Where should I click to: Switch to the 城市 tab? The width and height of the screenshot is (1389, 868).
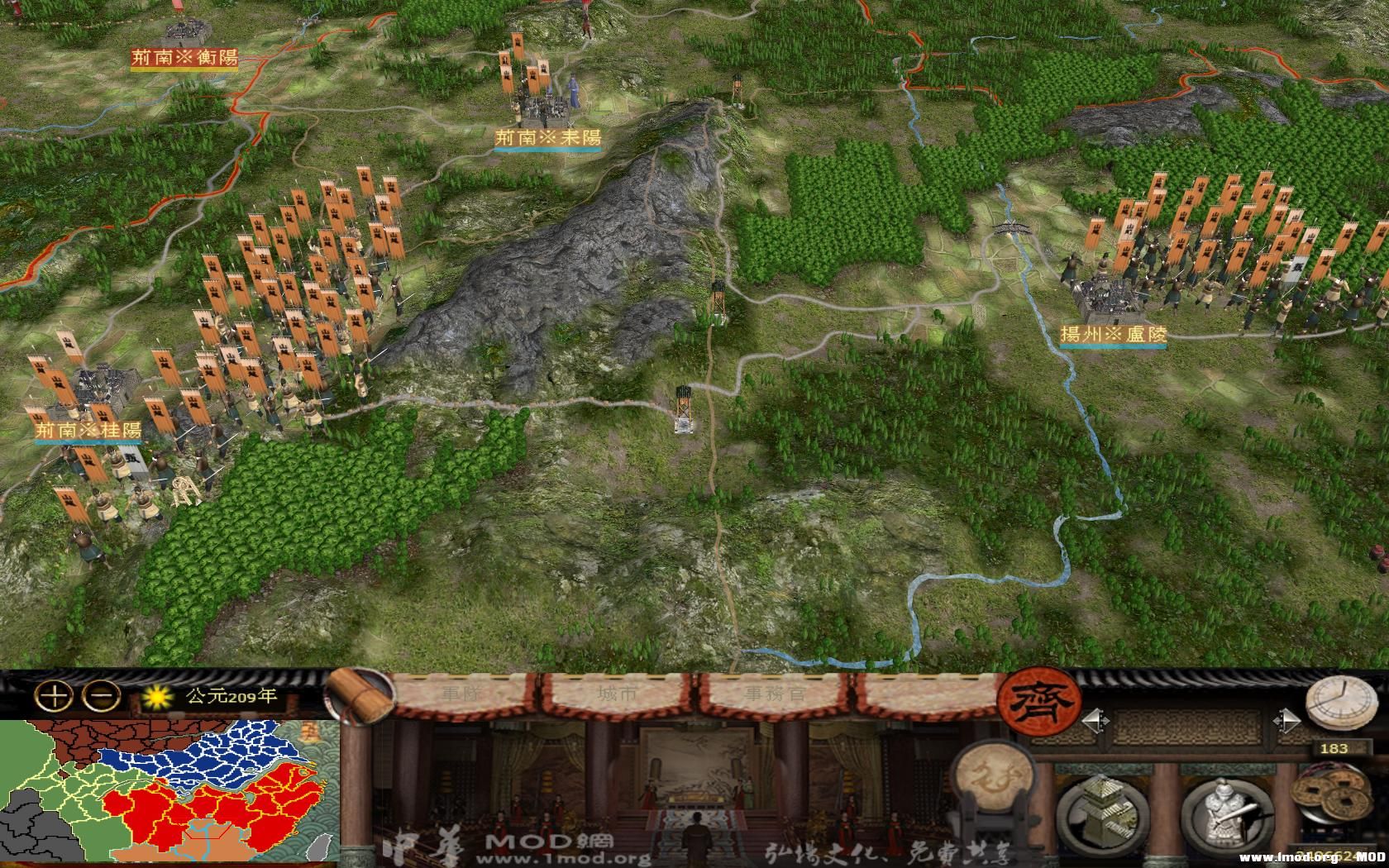point(616,694)
